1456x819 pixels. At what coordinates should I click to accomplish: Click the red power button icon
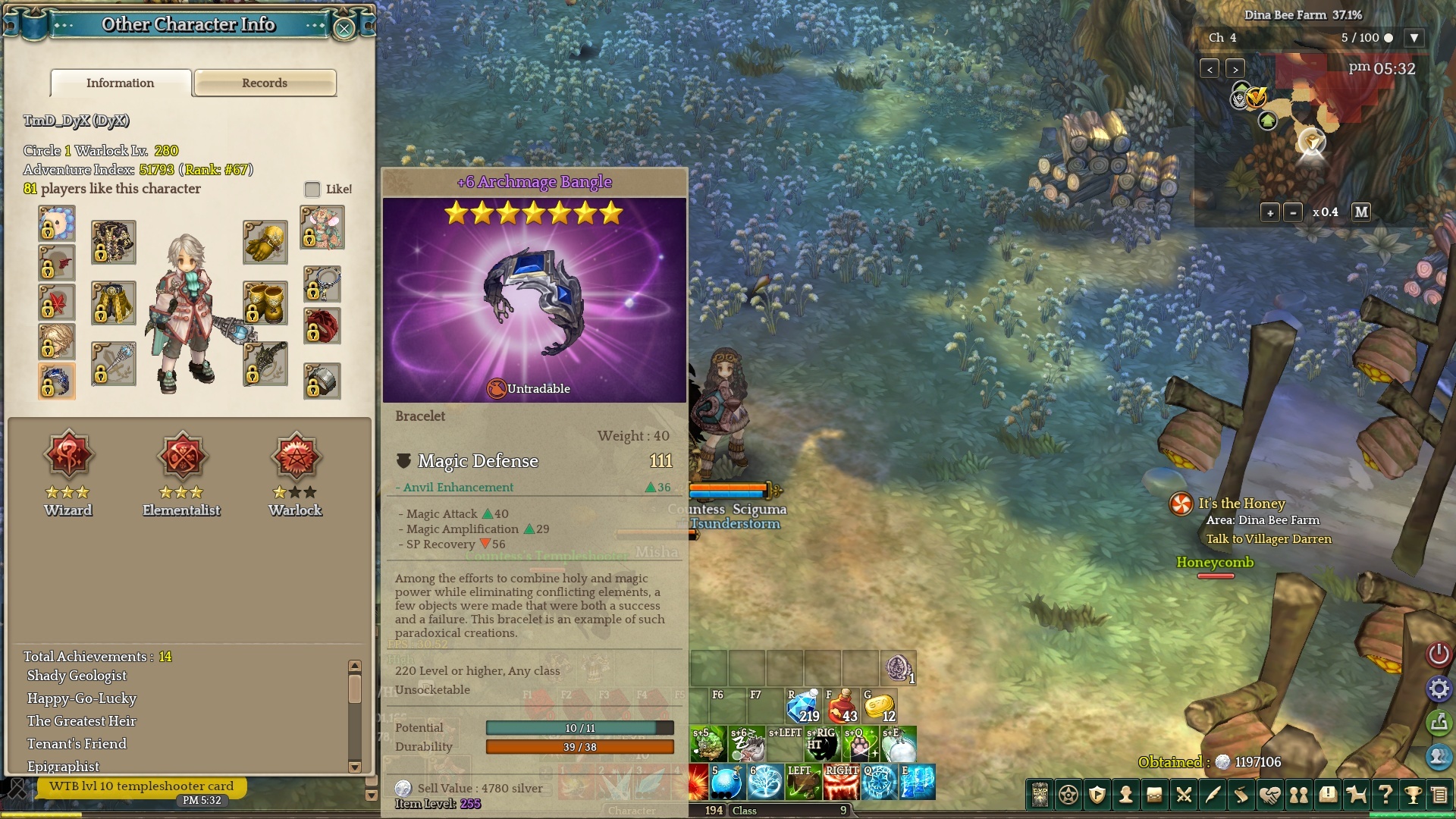[1439, 654]
